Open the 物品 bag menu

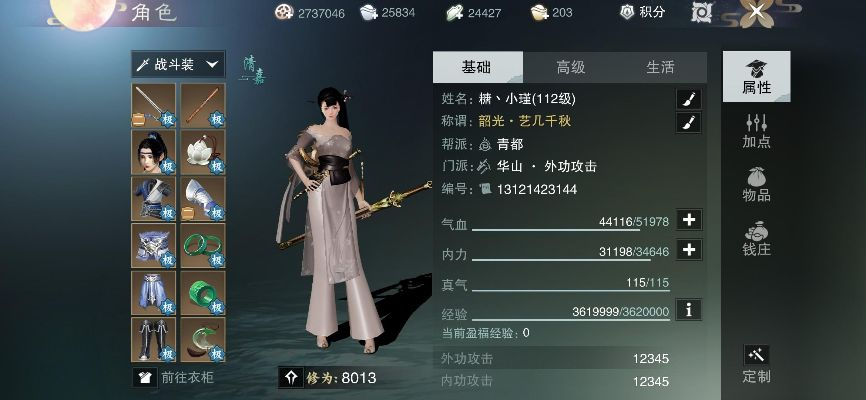(756, 186)
